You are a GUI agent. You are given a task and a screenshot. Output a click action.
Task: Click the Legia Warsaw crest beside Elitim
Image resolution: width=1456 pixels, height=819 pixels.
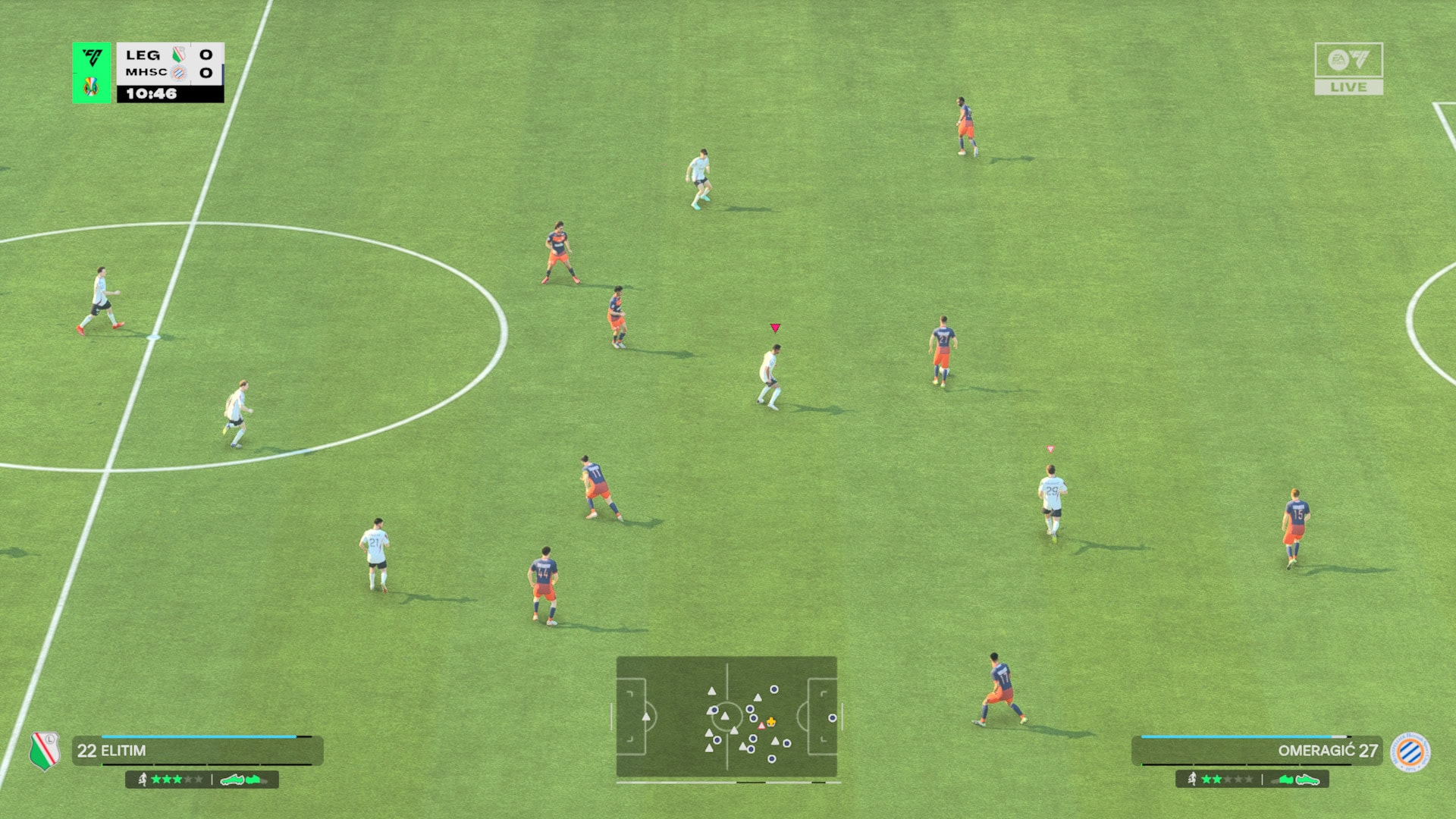pyautogui.click(x=45, y=751)
